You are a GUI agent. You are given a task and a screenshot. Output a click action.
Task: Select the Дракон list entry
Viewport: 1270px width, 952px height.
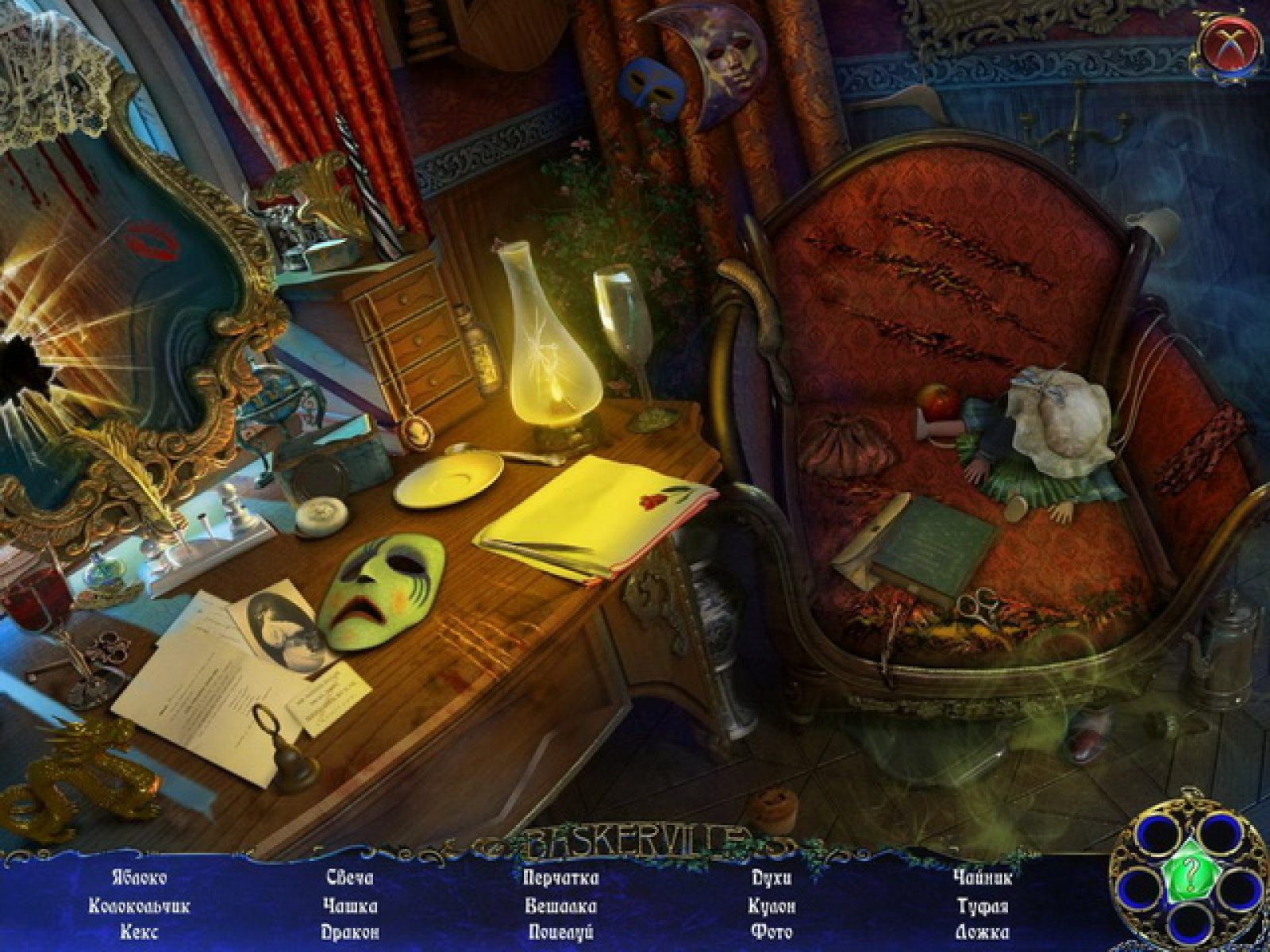pyautogui.click(x=350, y=932)
